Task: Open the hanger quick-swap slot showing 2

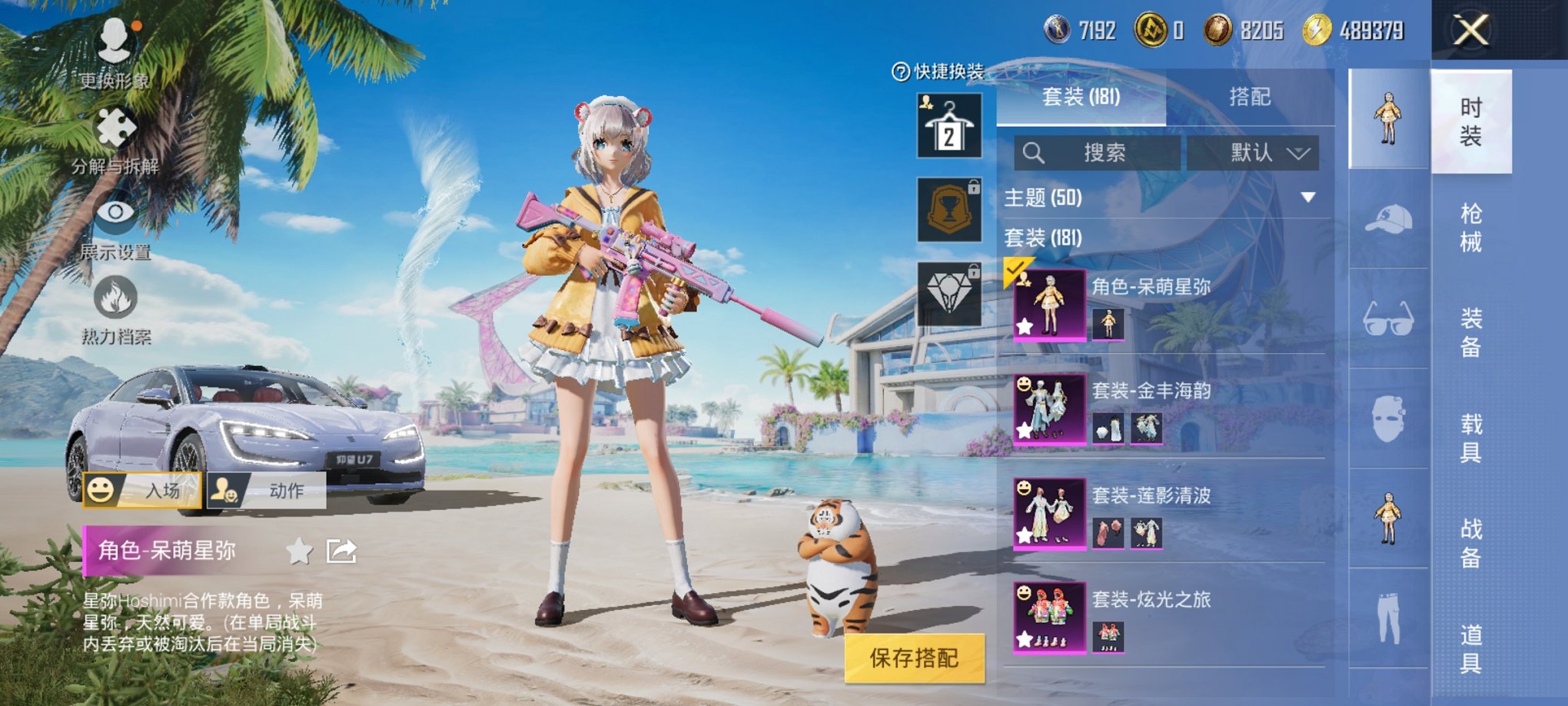Action: click(x=948, y=125)
